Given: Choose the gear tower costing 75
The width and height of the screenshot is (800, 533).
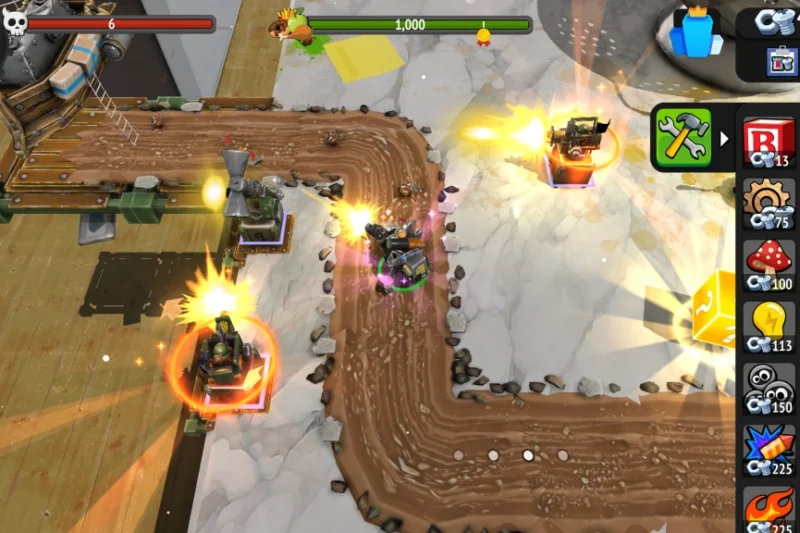Looking at the screenshot, I should point(768,203).
